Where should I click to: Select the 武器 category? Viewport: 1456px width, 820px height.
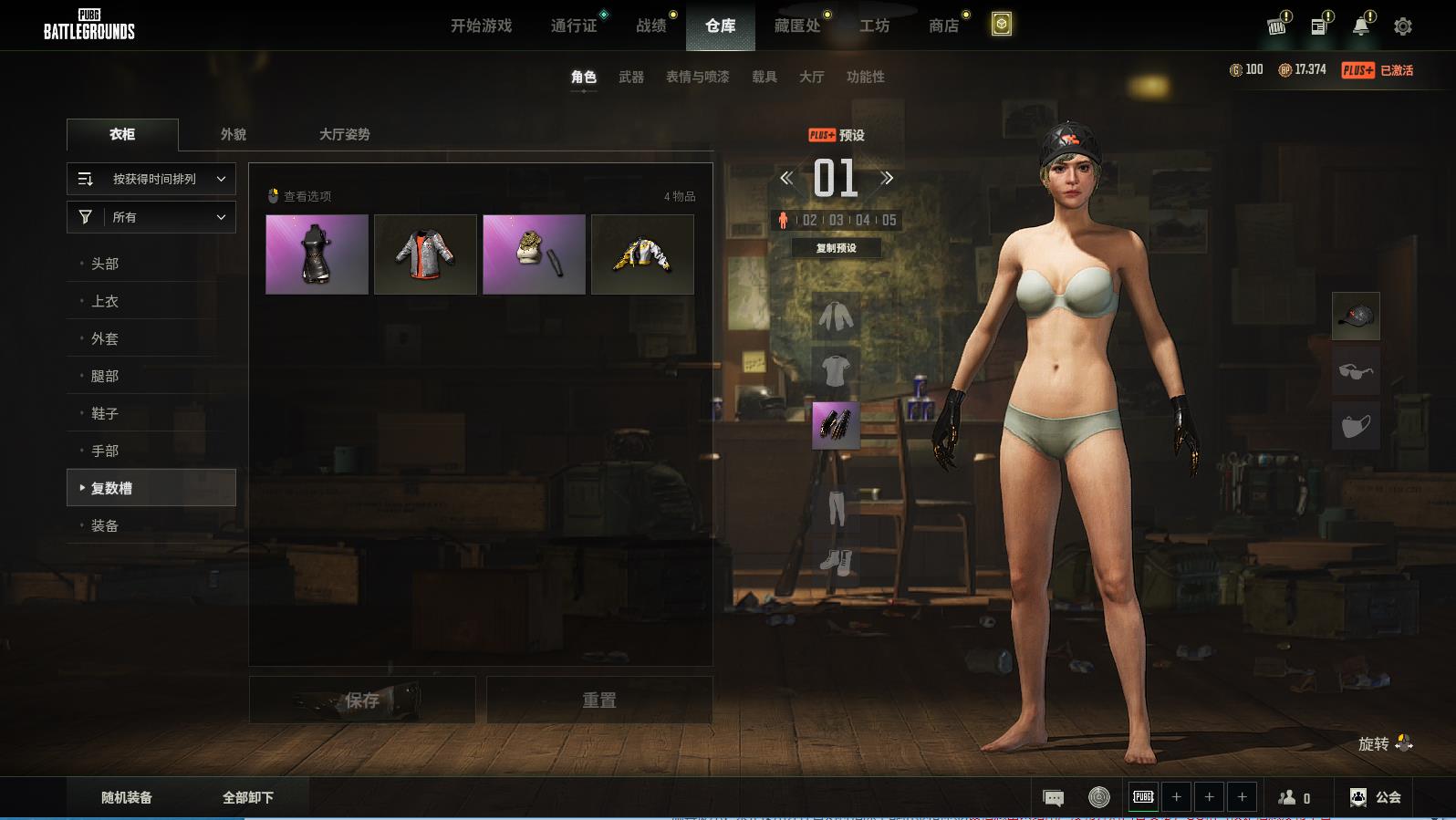[x=630, y=77]
